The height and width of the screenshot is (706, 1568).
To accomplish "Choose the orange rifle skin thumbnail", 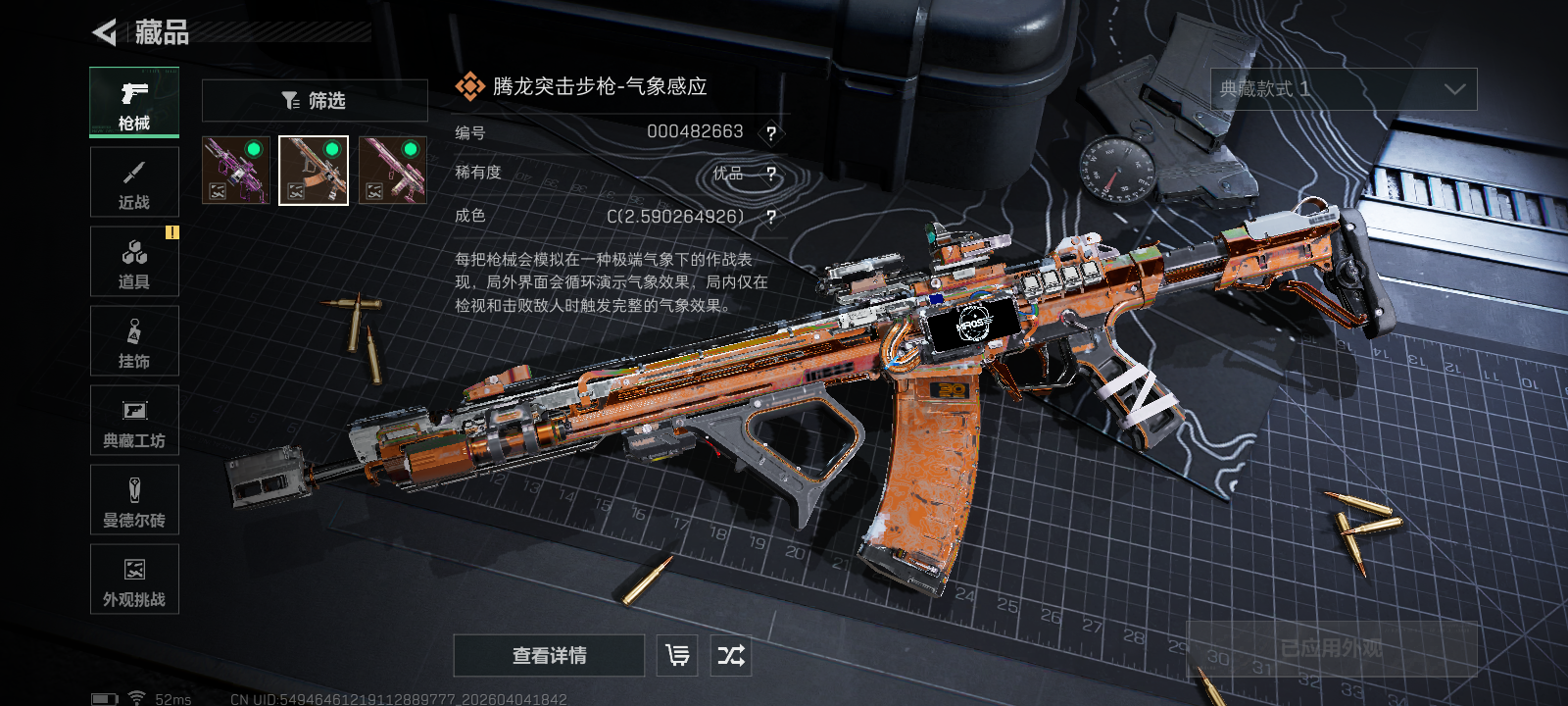I will point(314,171).
